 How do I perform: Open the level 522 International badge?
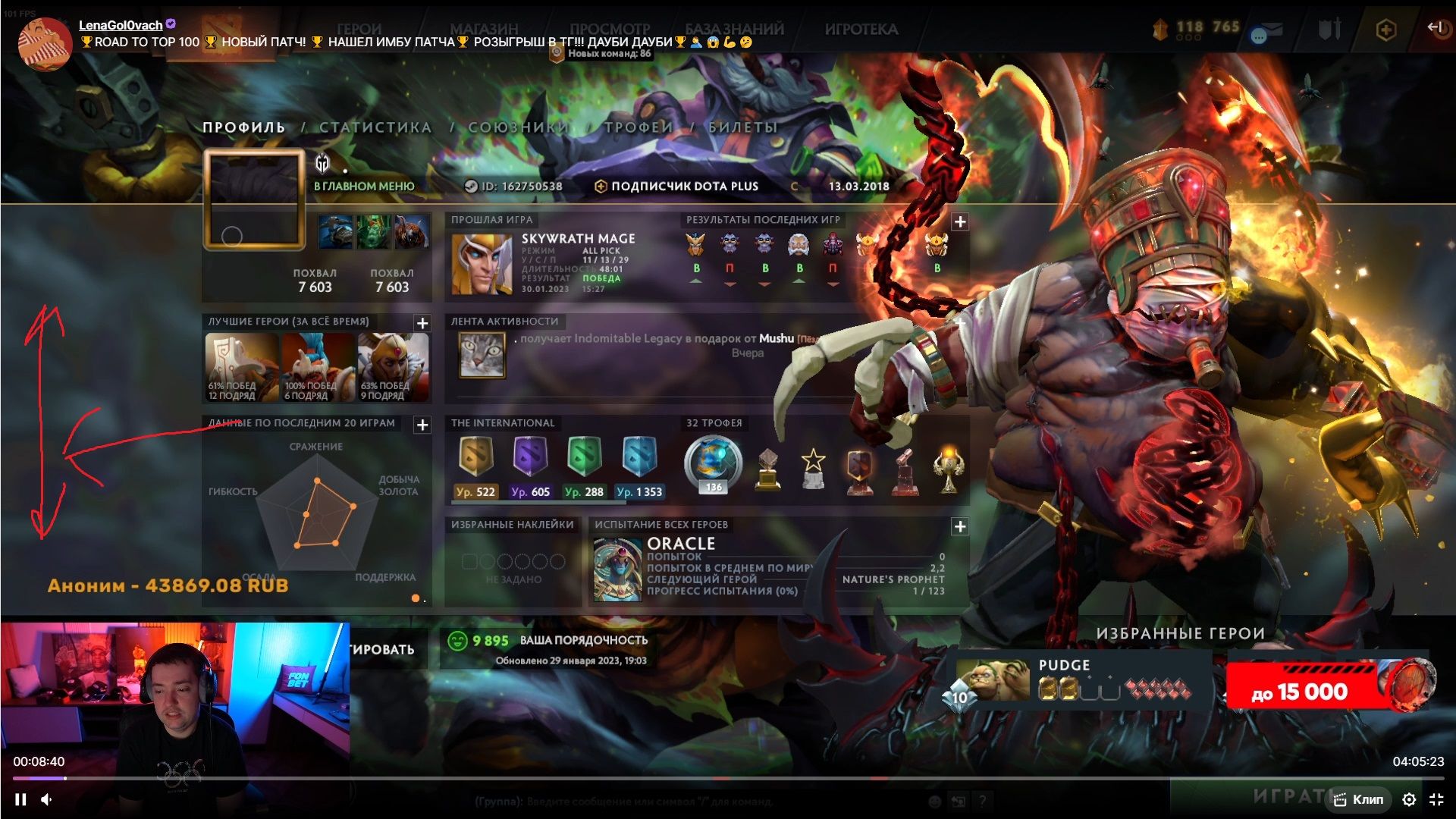475,458
